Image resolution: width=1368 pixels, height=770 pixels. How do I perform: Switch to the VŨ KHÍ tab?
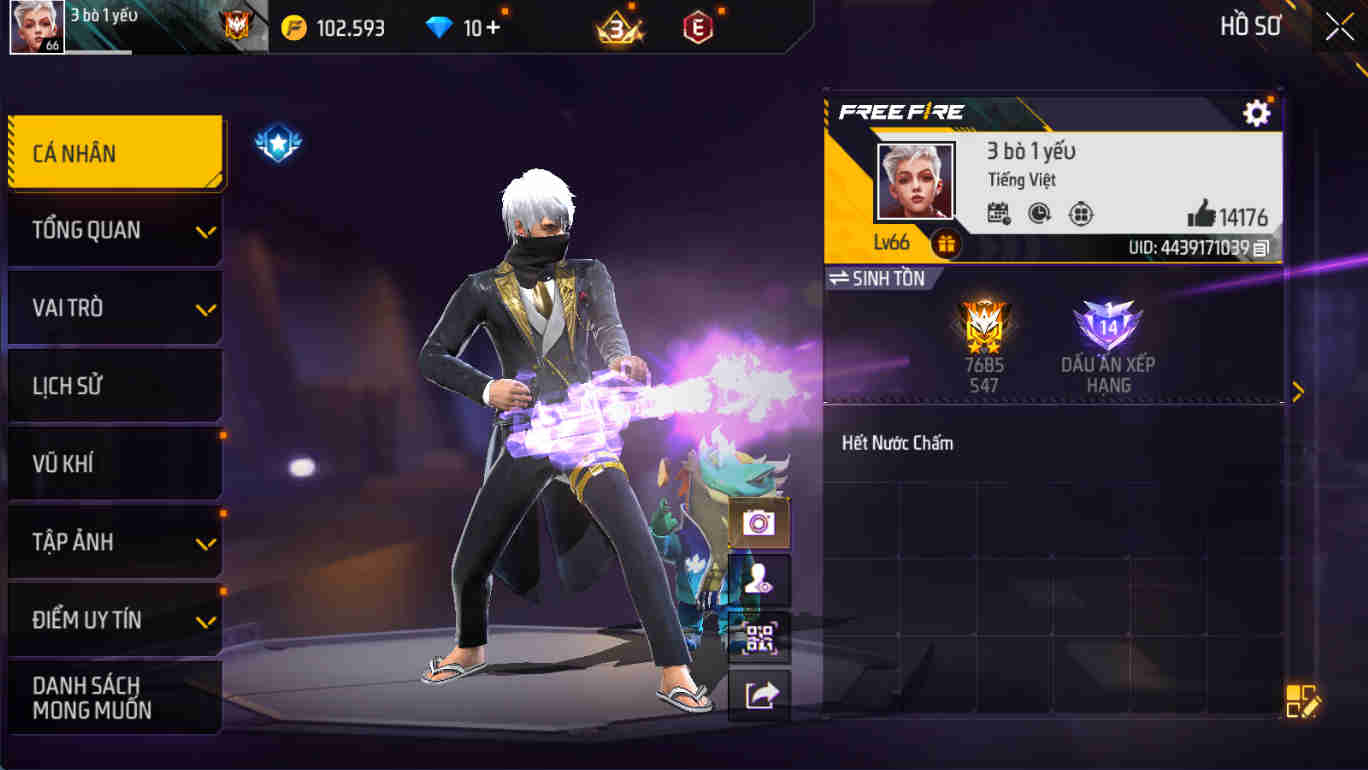coord(113,463)
